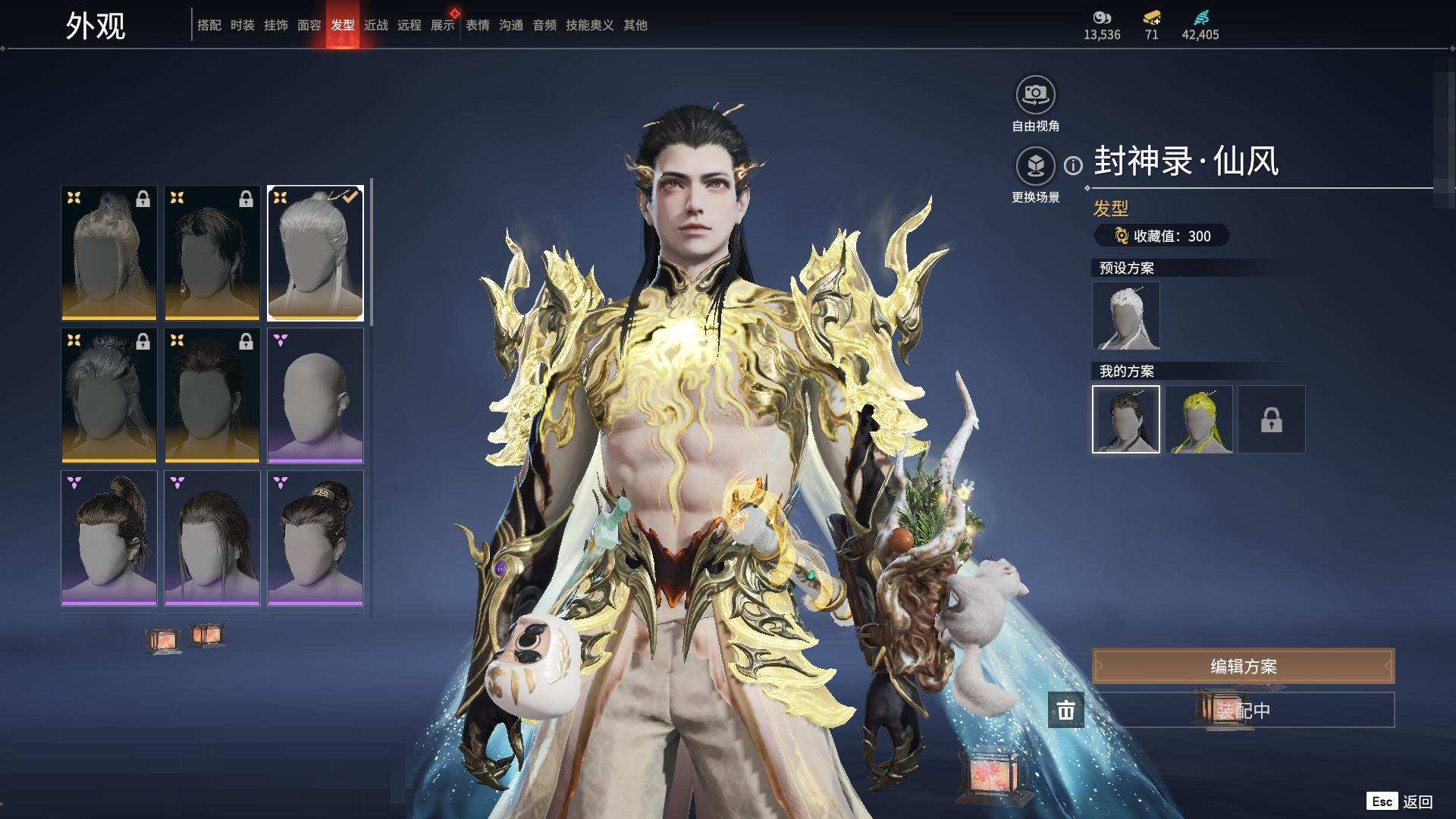Select the 表情 tab
Image resolution: width=1456 pixels, height=819 pixels.
tap(478, 25)
